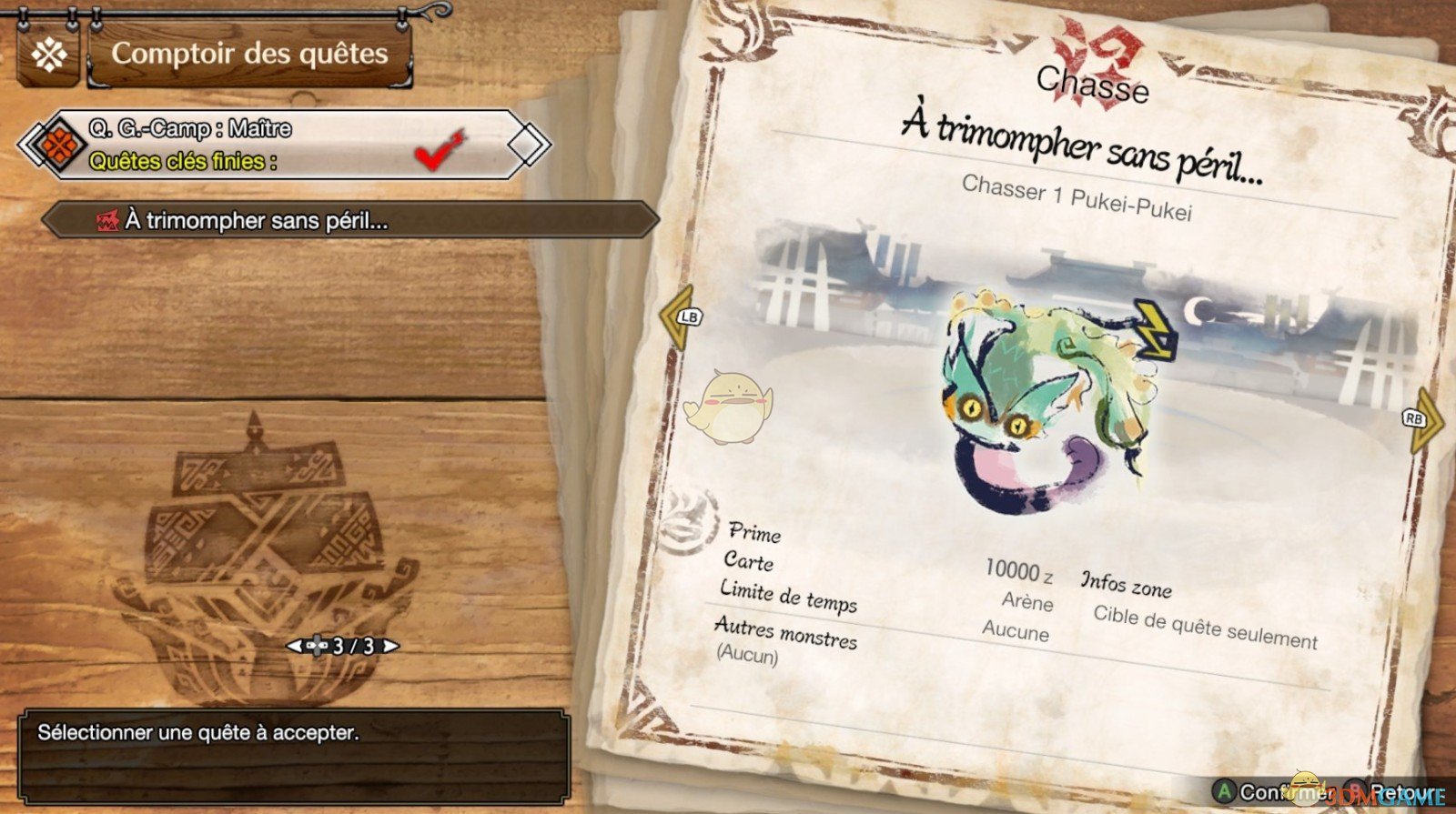1456x814 pixels.
Task: Select the orange hub quest icon next to Q. G.-Camp
Action: tap(61, 143)
